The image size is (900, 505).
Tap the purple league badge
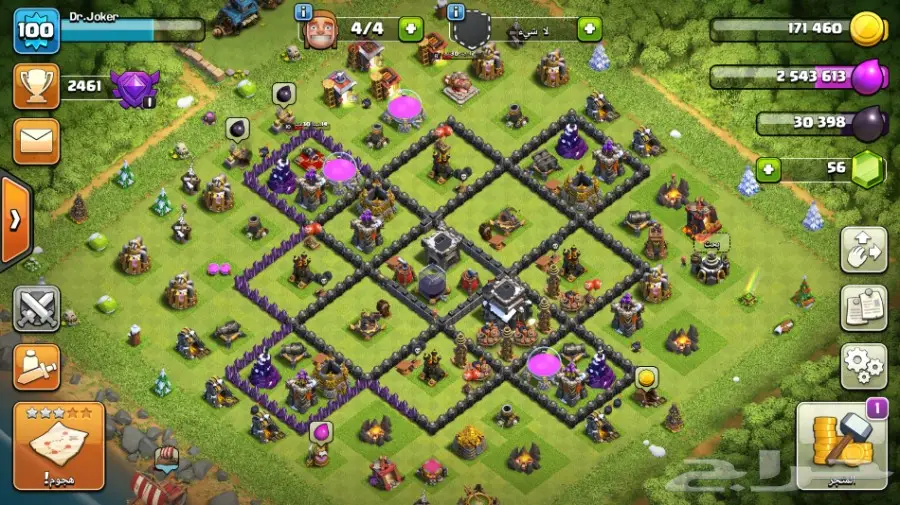click(x=133, y=88)
